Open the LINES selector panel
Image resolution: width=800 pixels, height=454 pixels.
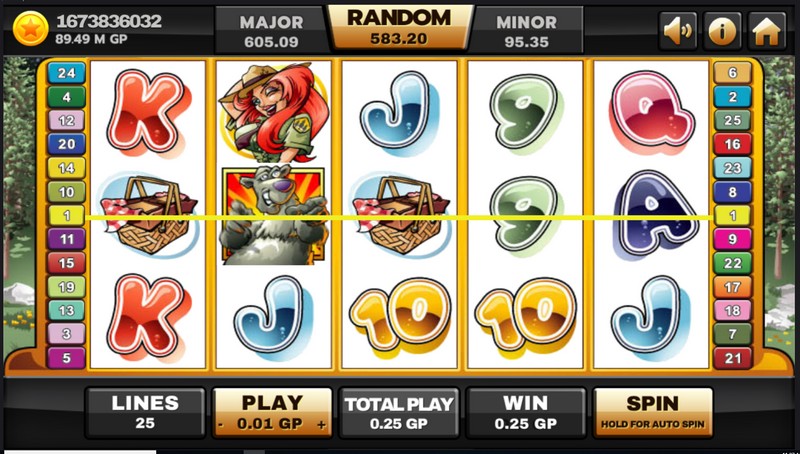[145, 412]
